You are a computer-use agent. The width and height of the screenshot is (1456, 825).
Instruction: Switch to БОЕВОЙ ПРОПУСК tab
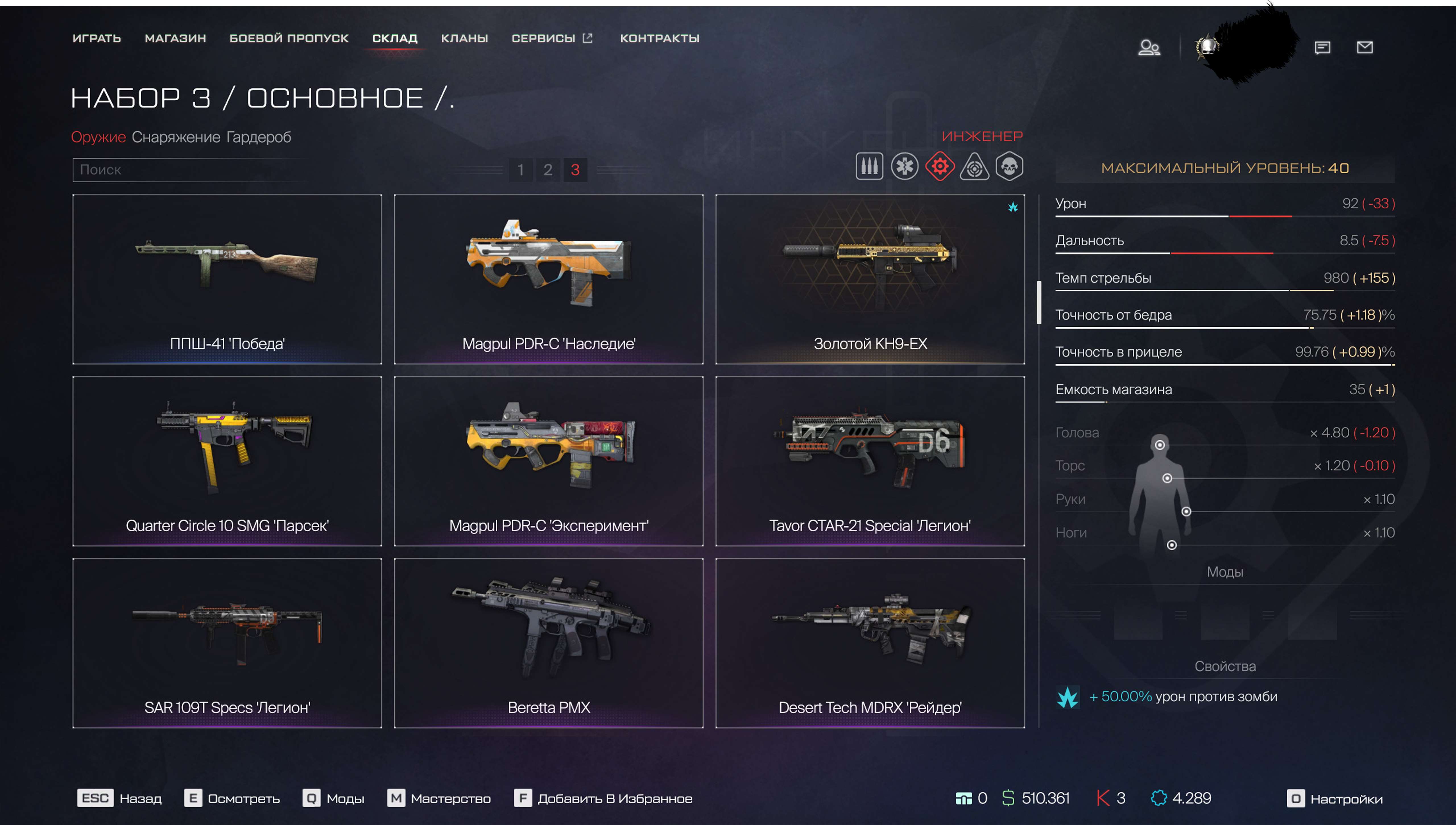(x=288, y=39)
